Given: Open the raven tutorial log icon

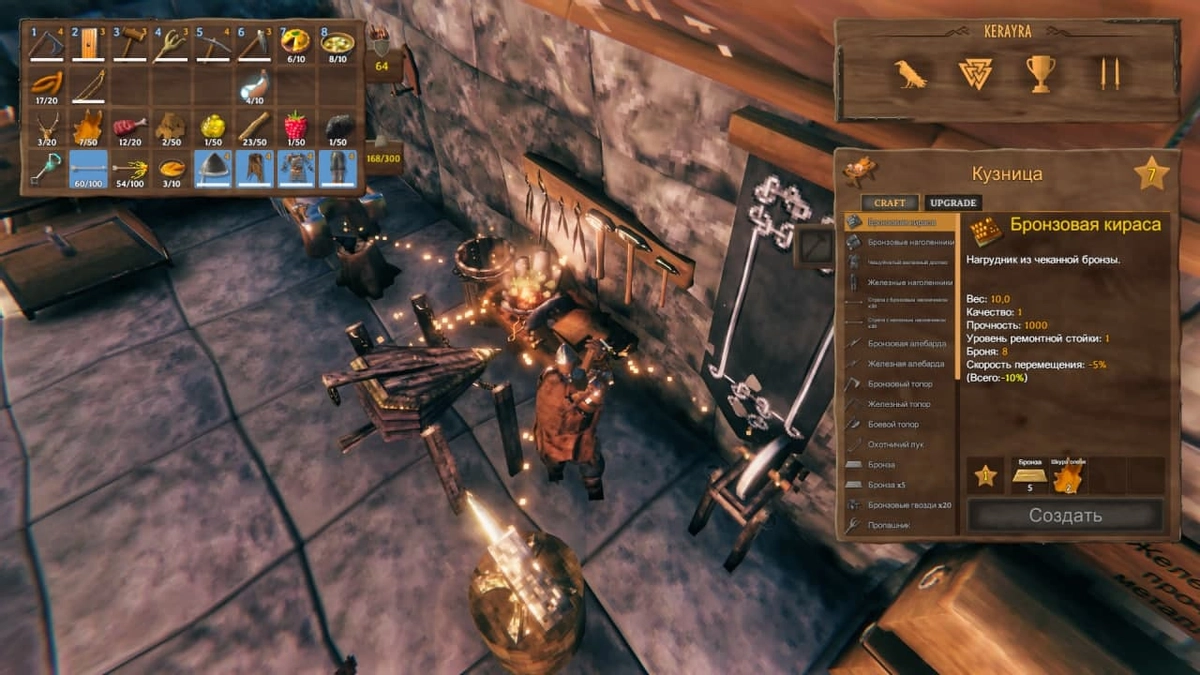Looking at the screenshot, I should pos(911,73).
